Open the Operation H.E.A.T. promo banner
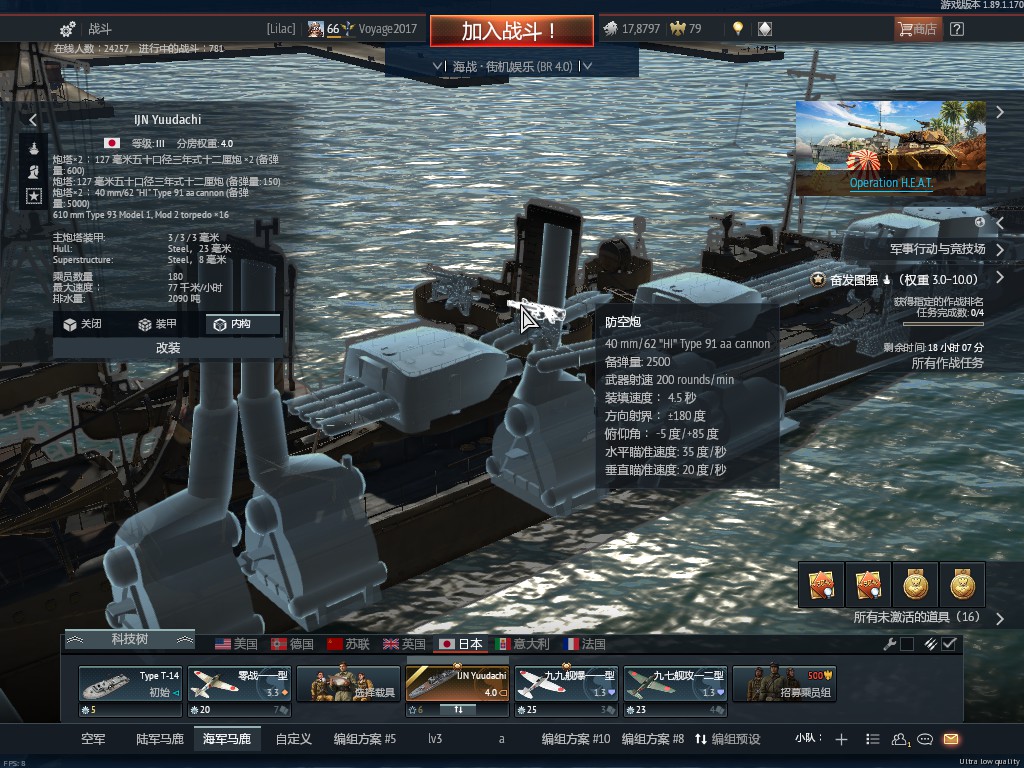 (890, 147)
